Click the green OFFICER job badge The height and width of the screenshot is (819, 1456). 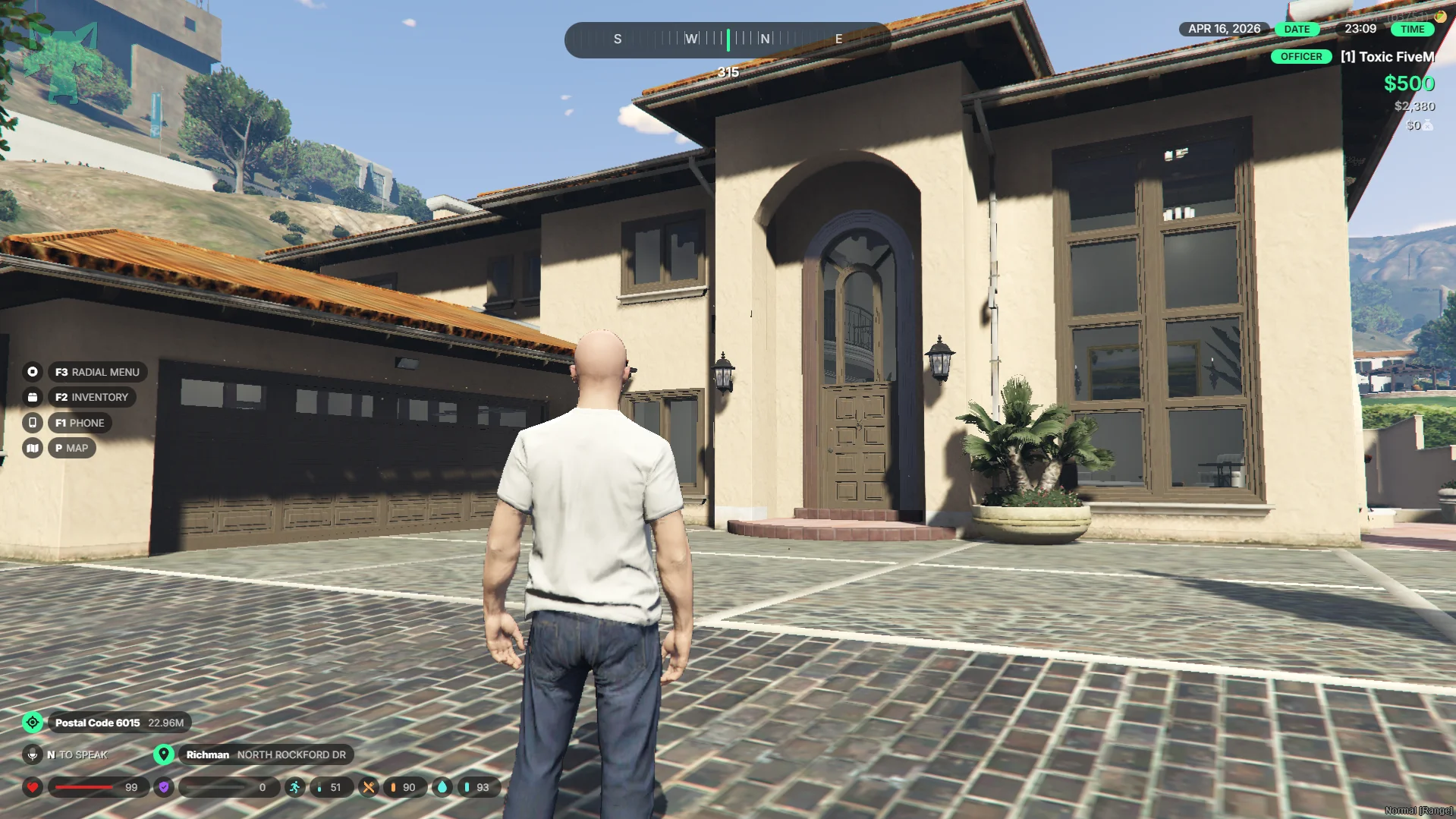[1300, 57]
